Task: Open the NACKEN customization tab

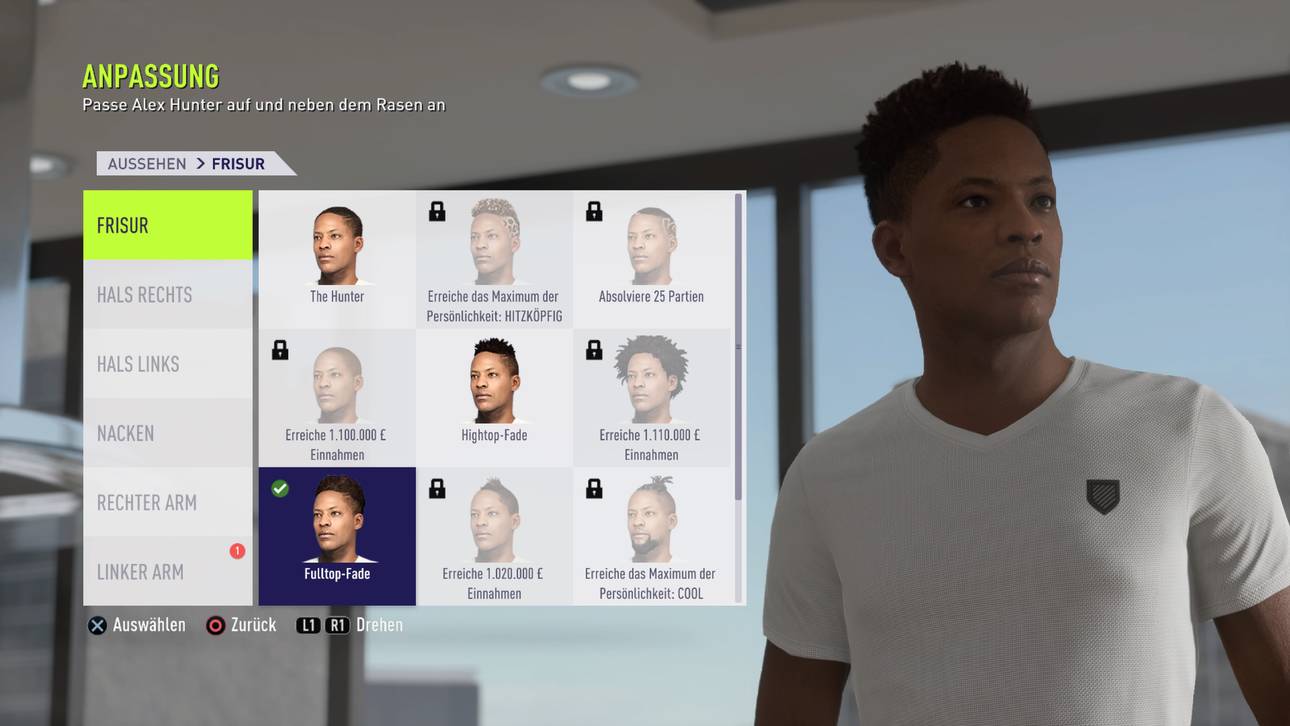Action: [167, 433]
